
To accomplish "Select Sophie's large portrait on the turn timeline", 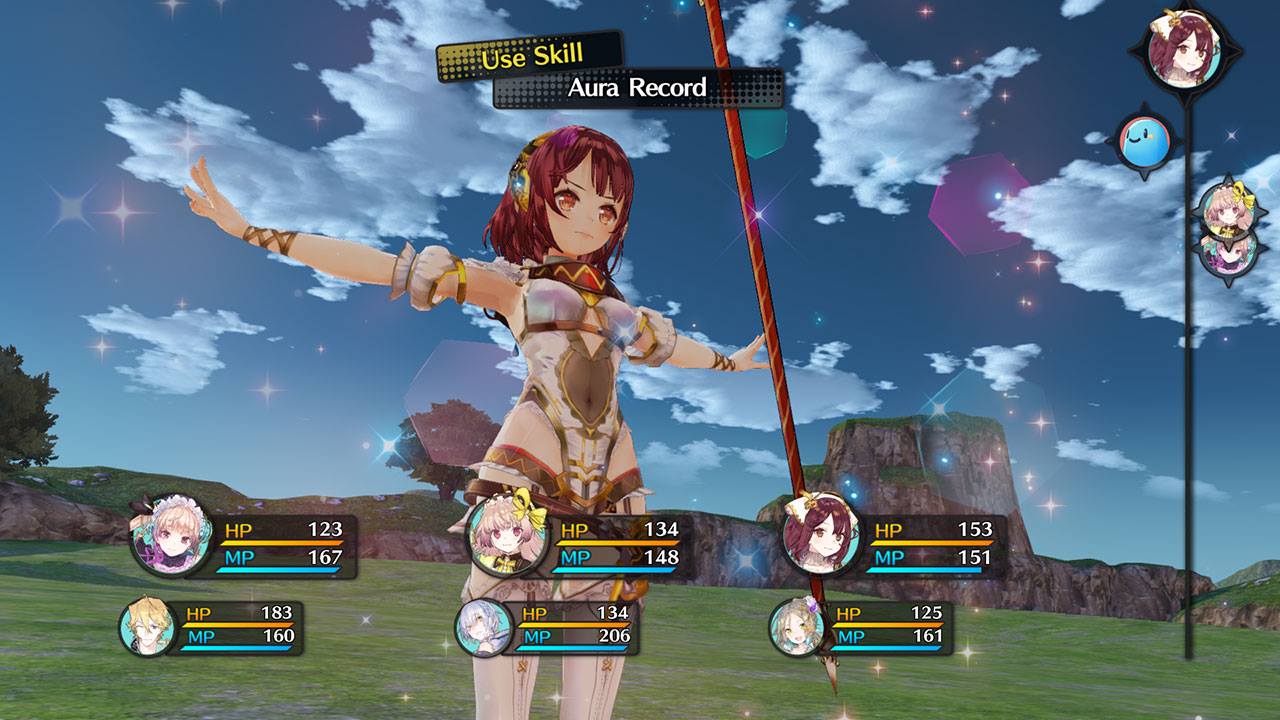I will tap(1186, 50).
